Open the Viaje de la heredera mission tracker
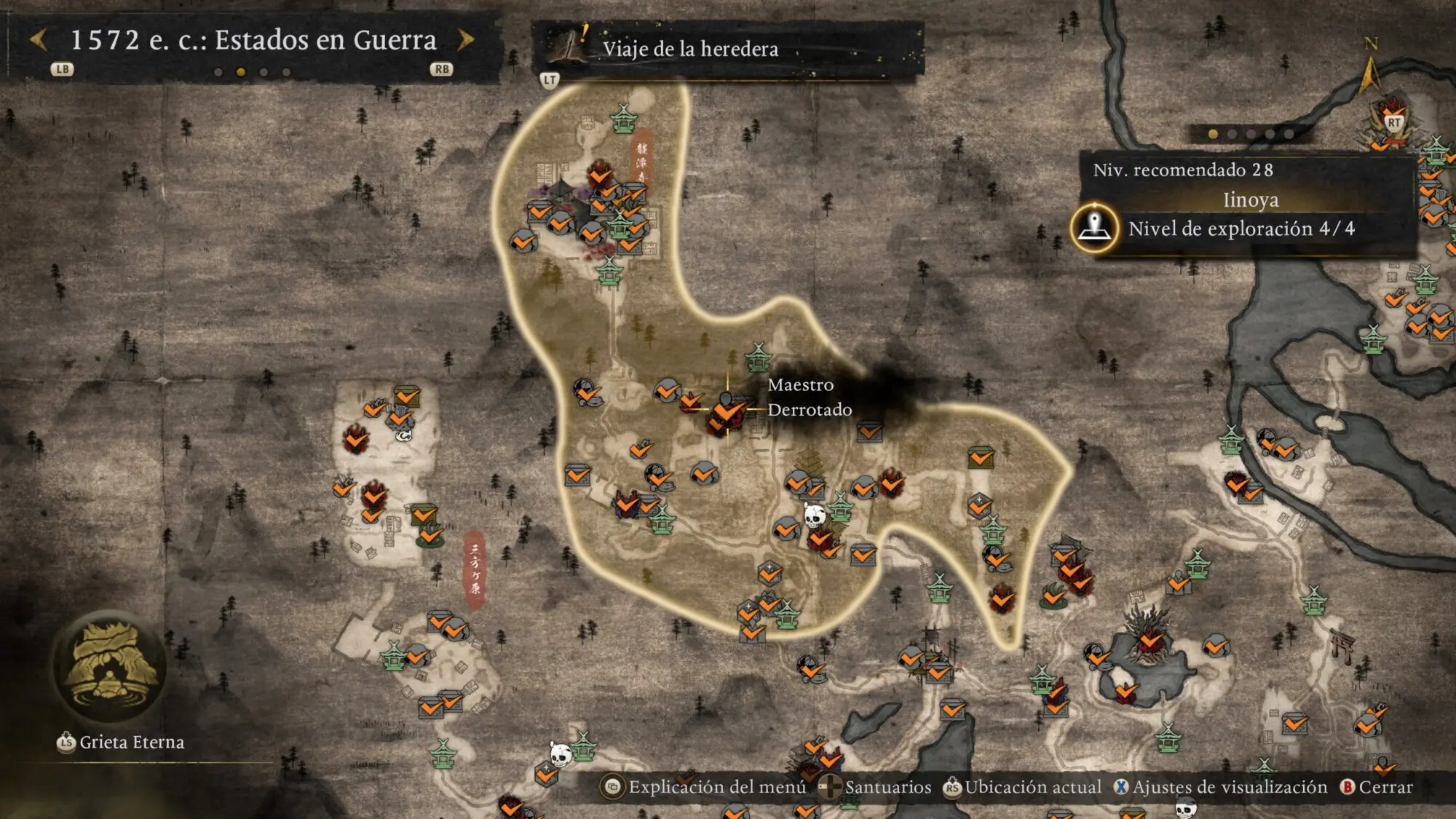This screenshot has height=819, width=1456. [689, 49]
